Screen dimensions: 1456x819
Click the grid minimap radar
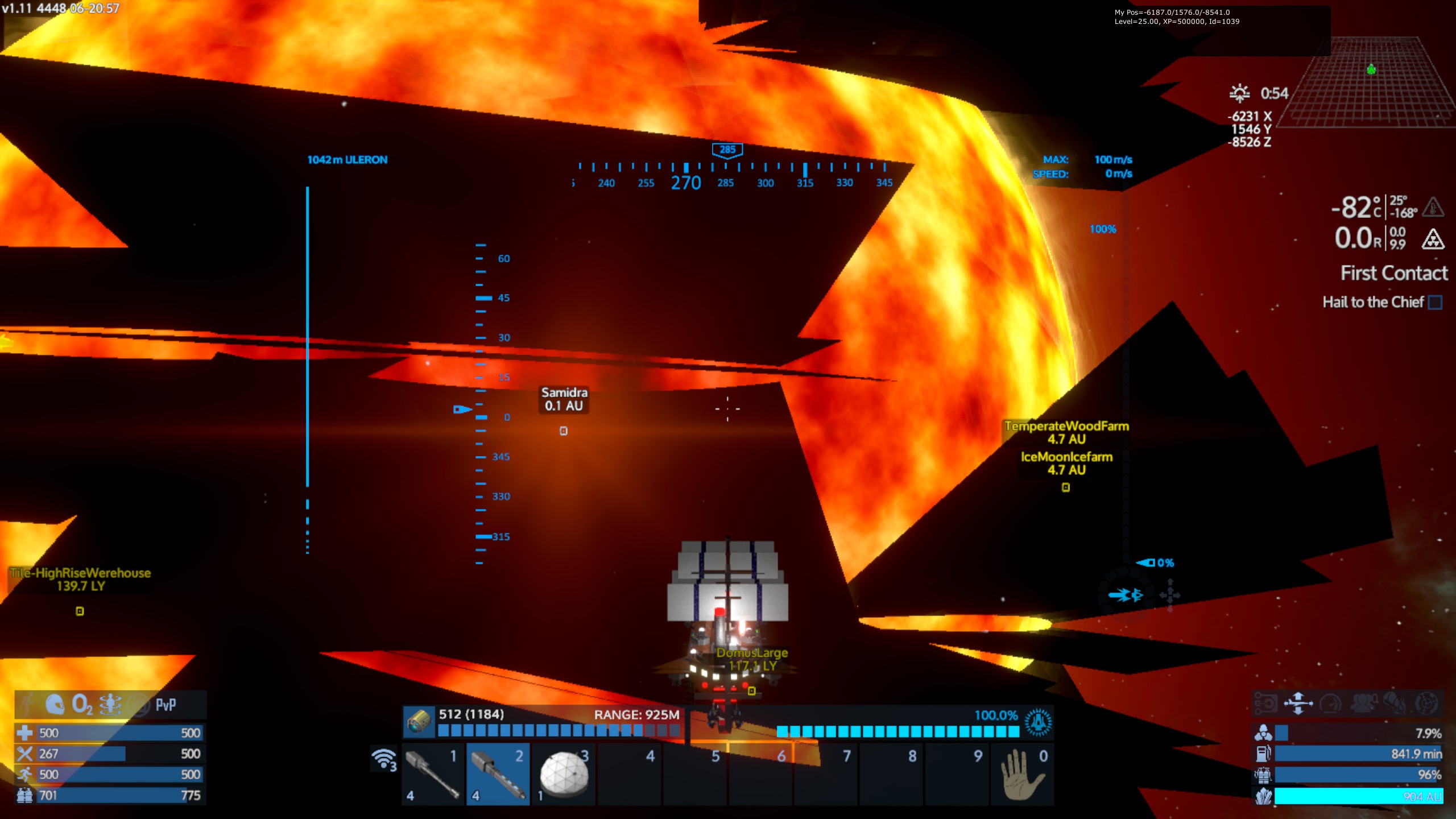pos(1371,82)
